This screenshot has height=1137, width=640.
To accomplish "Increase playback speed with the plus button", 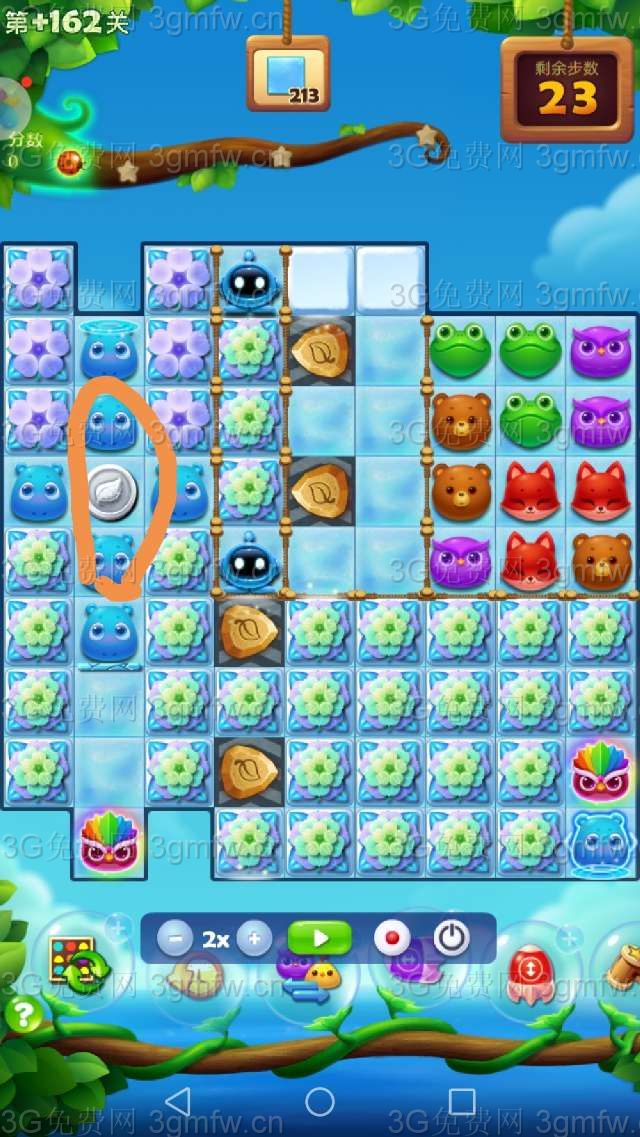I will pyautogui.click(x=254, y=939).
